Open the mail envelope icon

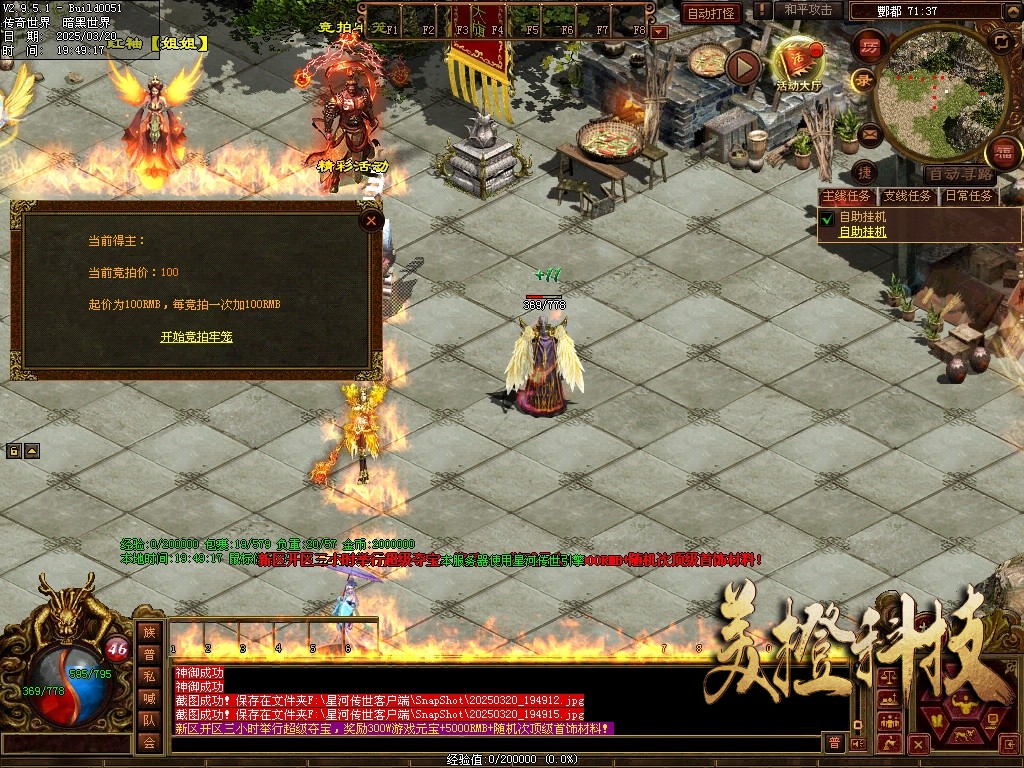coord(869,132)
